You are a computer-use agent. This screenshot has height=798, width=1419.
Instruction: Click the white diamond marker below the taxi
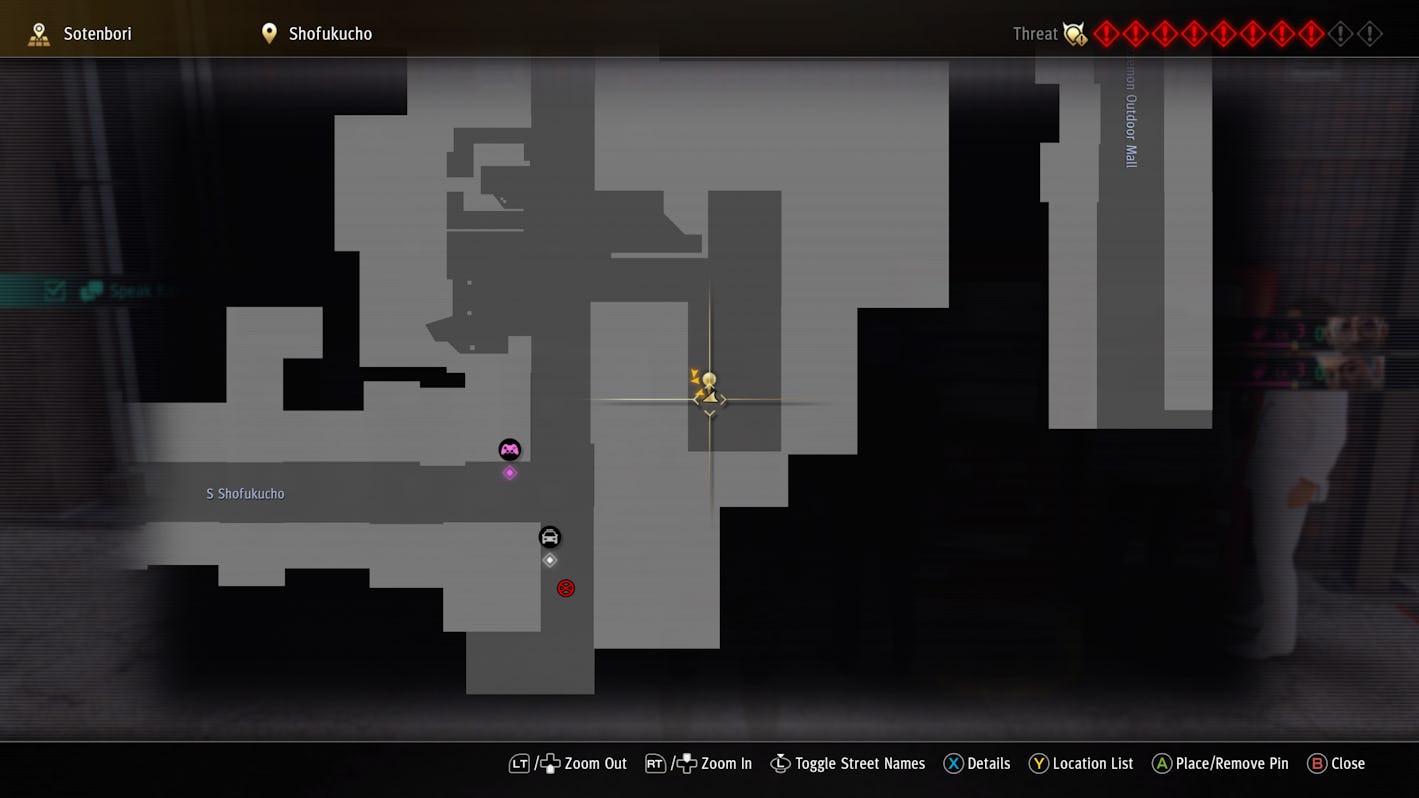point(549,560)
